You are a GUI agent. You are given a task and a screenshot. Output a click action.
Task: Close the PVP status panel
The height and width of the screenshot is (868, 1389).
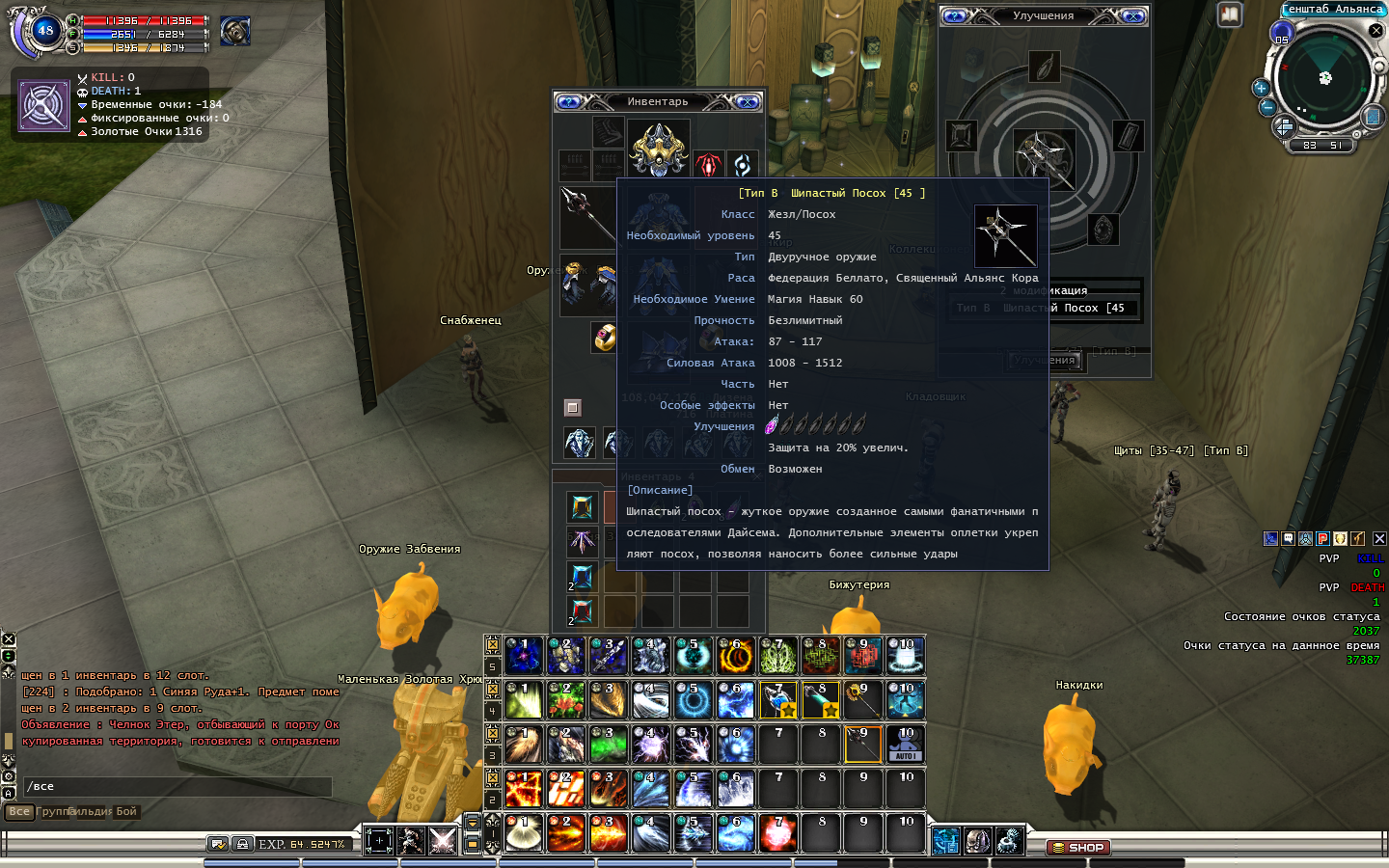pos(1379,539)
